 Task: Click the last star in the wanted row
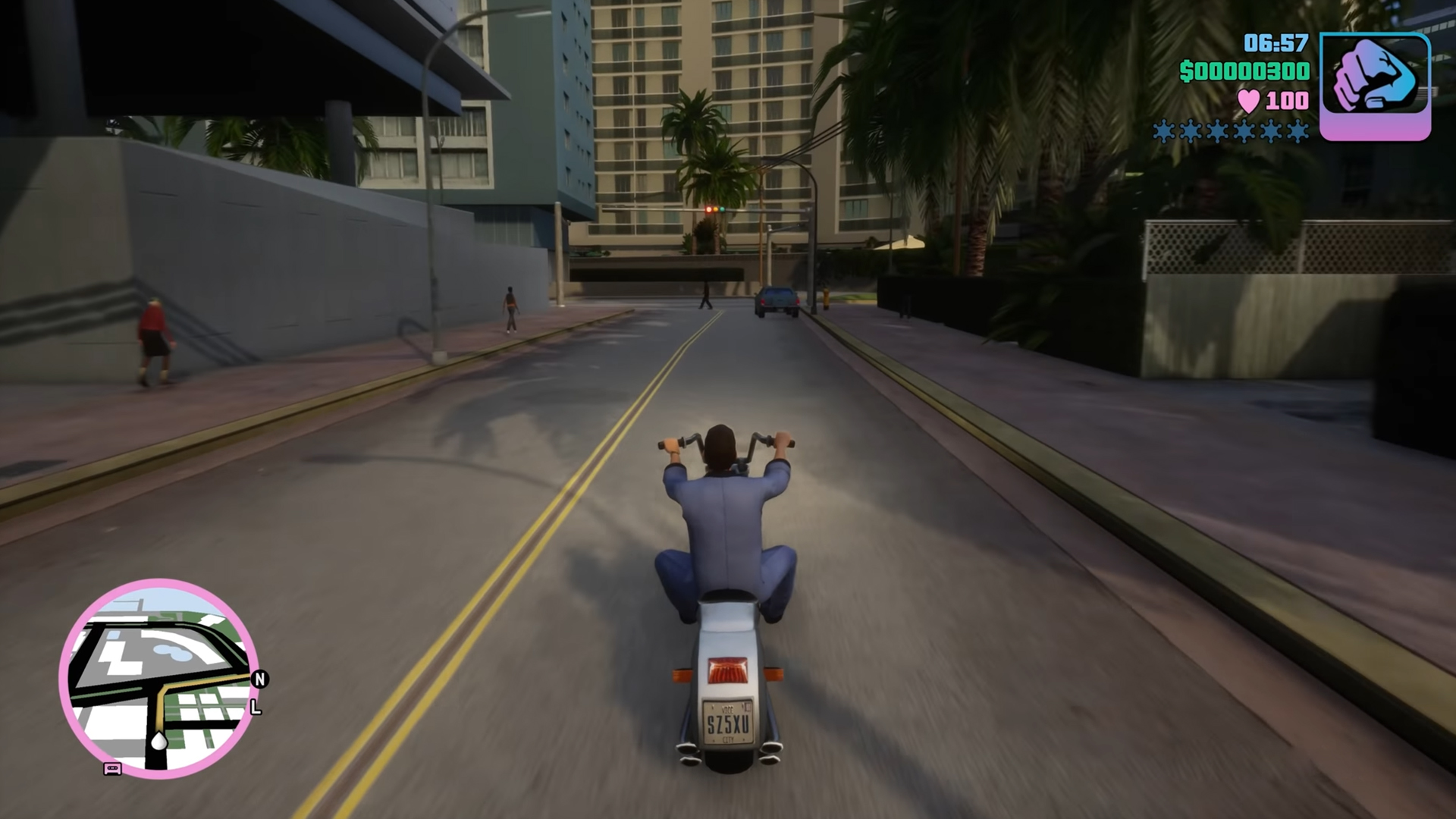pyautogui.click(x=1298, y=131)
